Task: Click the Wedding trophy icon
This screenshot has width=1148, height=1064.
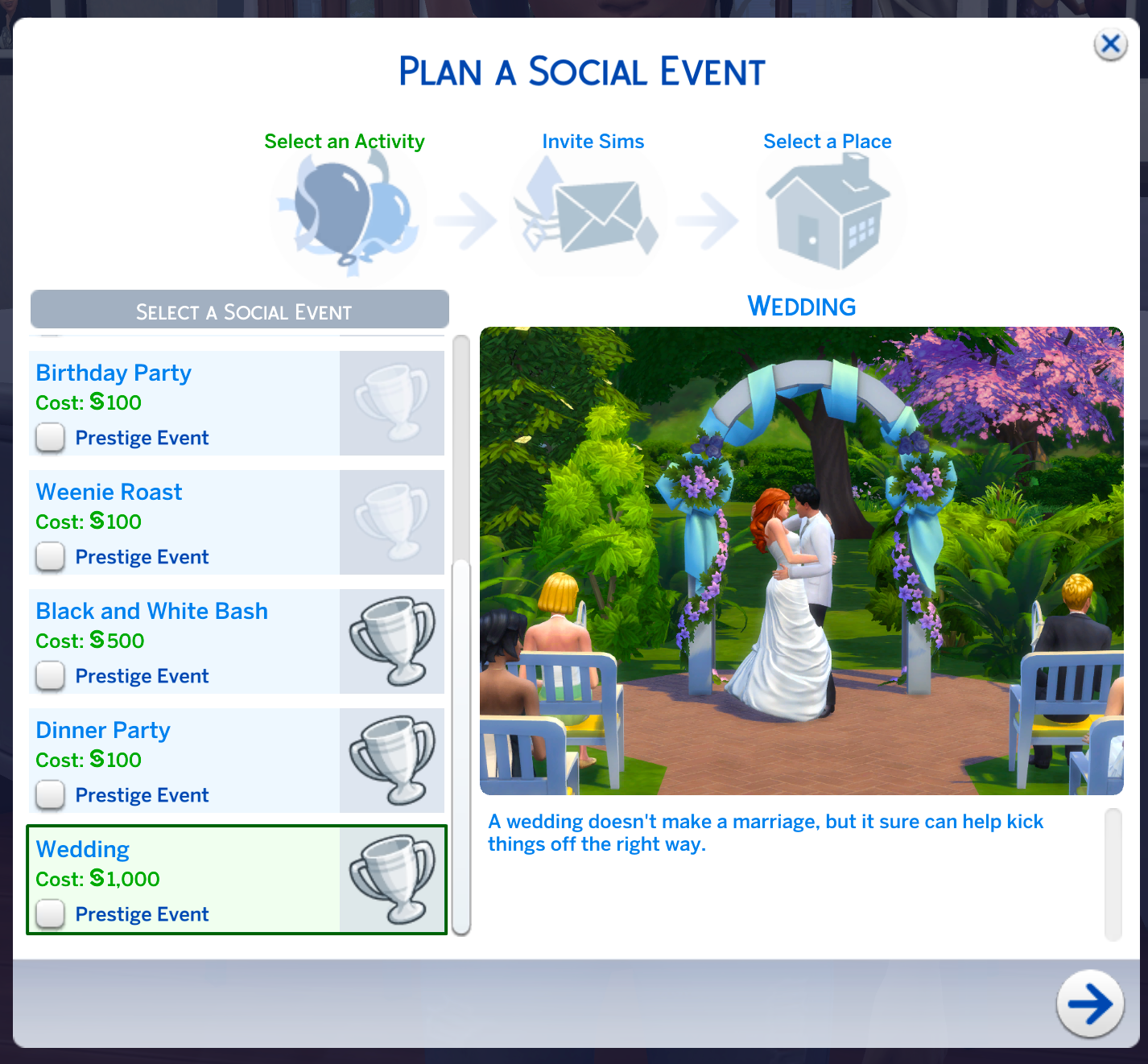Action: [x=392, y=879]
